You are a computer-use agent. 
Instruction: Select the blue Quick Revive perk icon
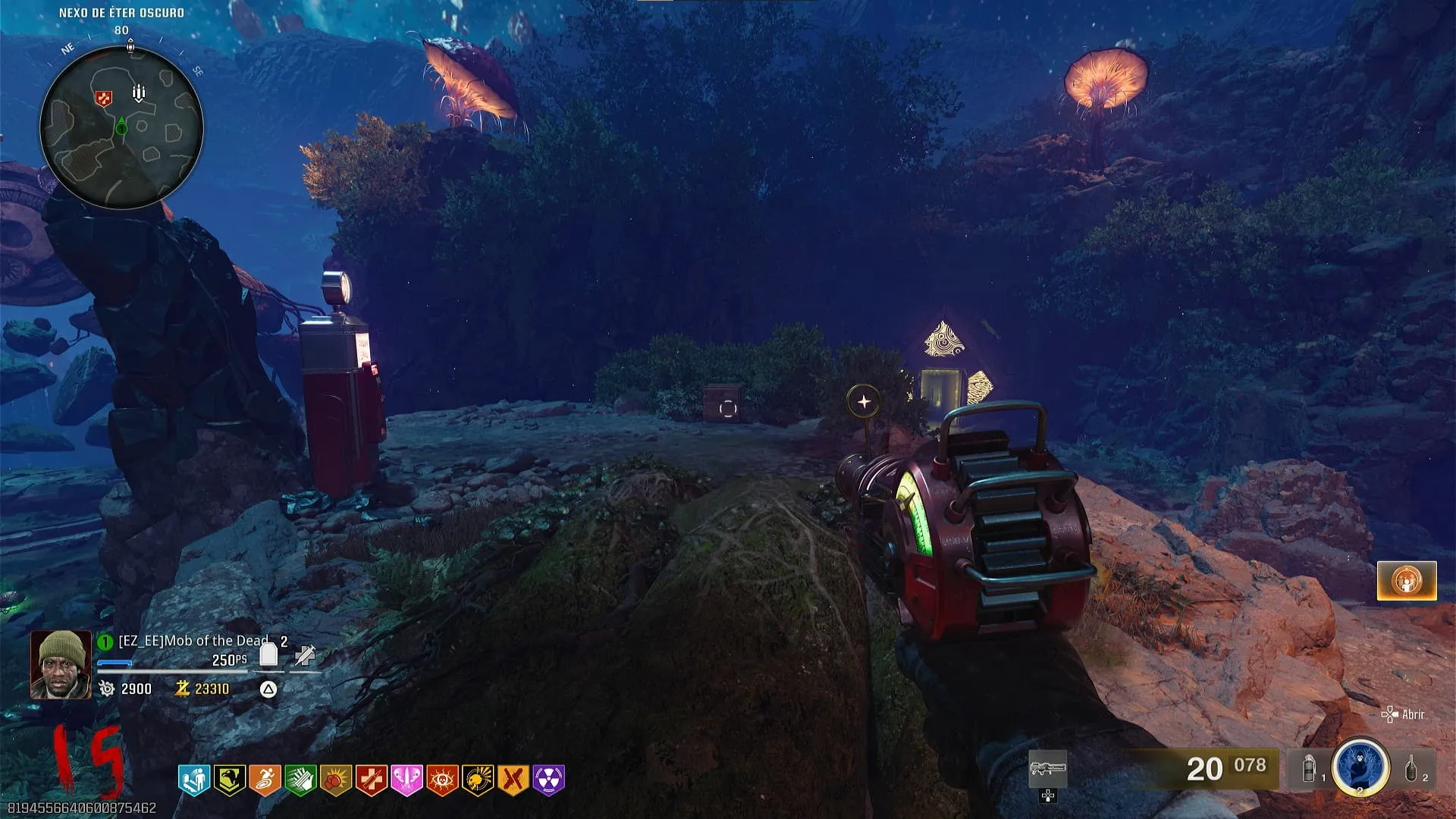click(x=193, y=780)
